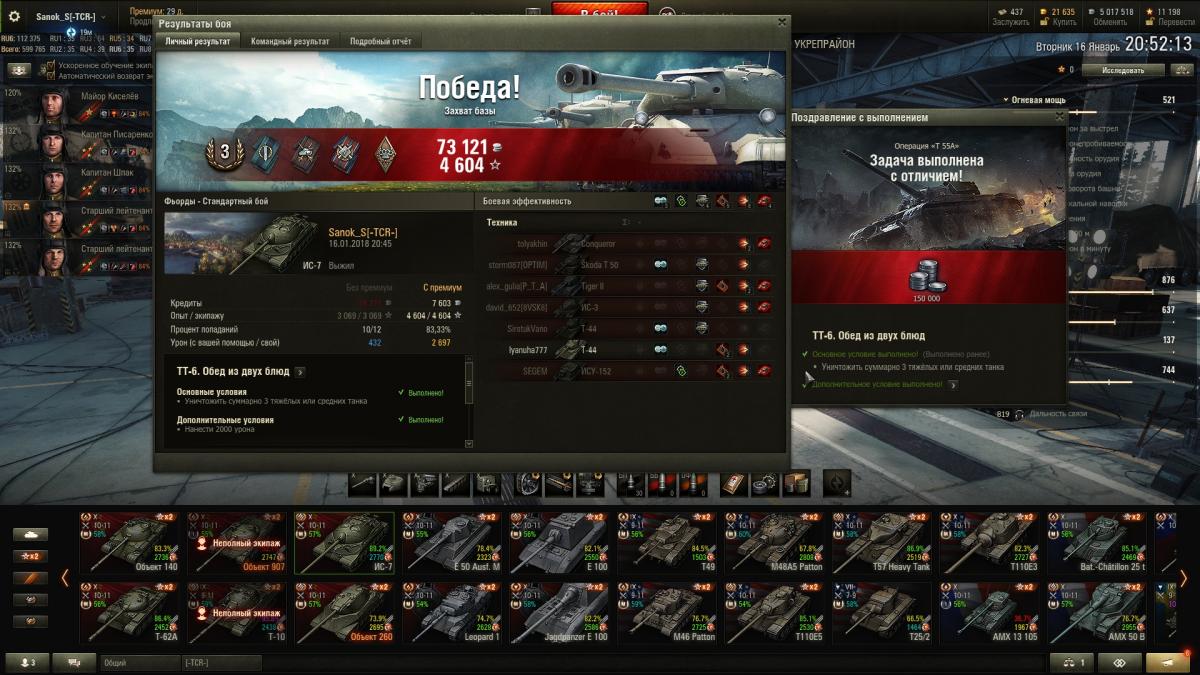
Task: Click the carousel left arrow
Action: 65,578
